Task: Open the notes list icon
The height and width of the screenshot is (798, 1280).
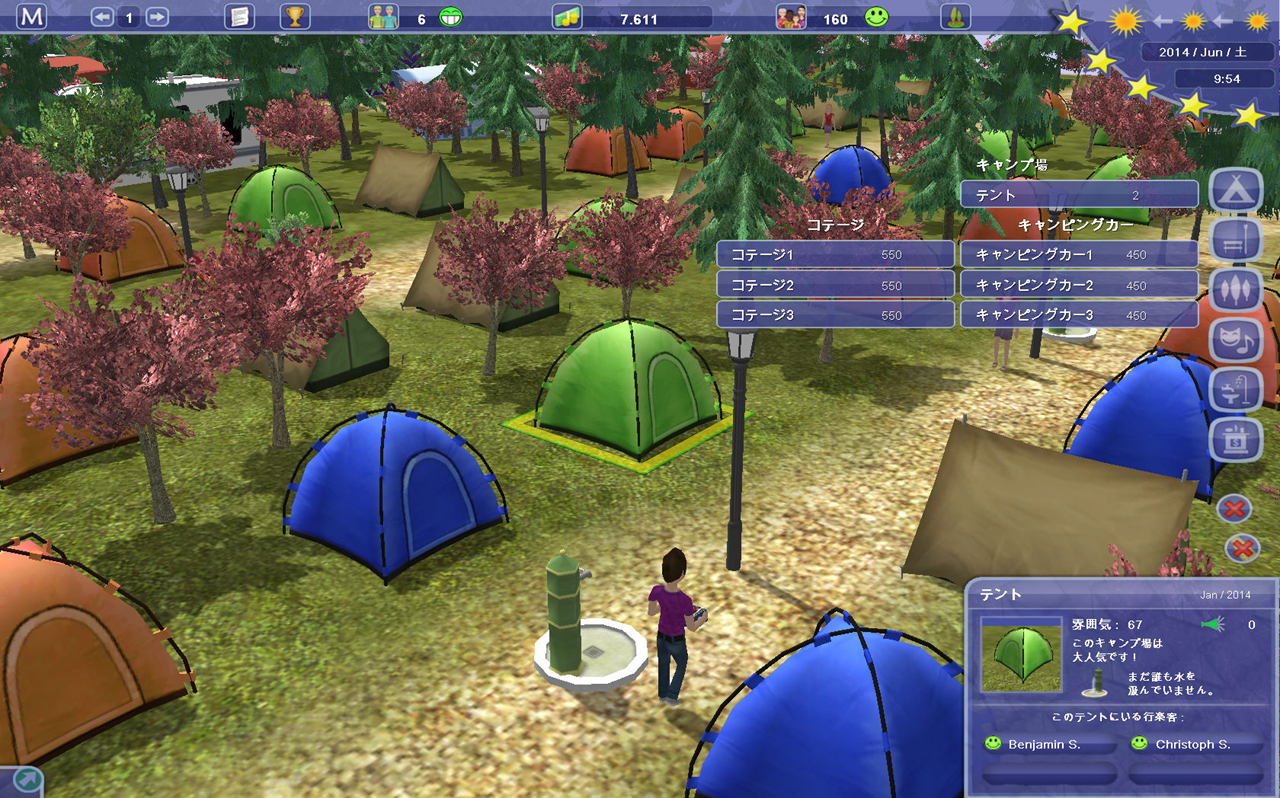Action: [x=239, y=17]
